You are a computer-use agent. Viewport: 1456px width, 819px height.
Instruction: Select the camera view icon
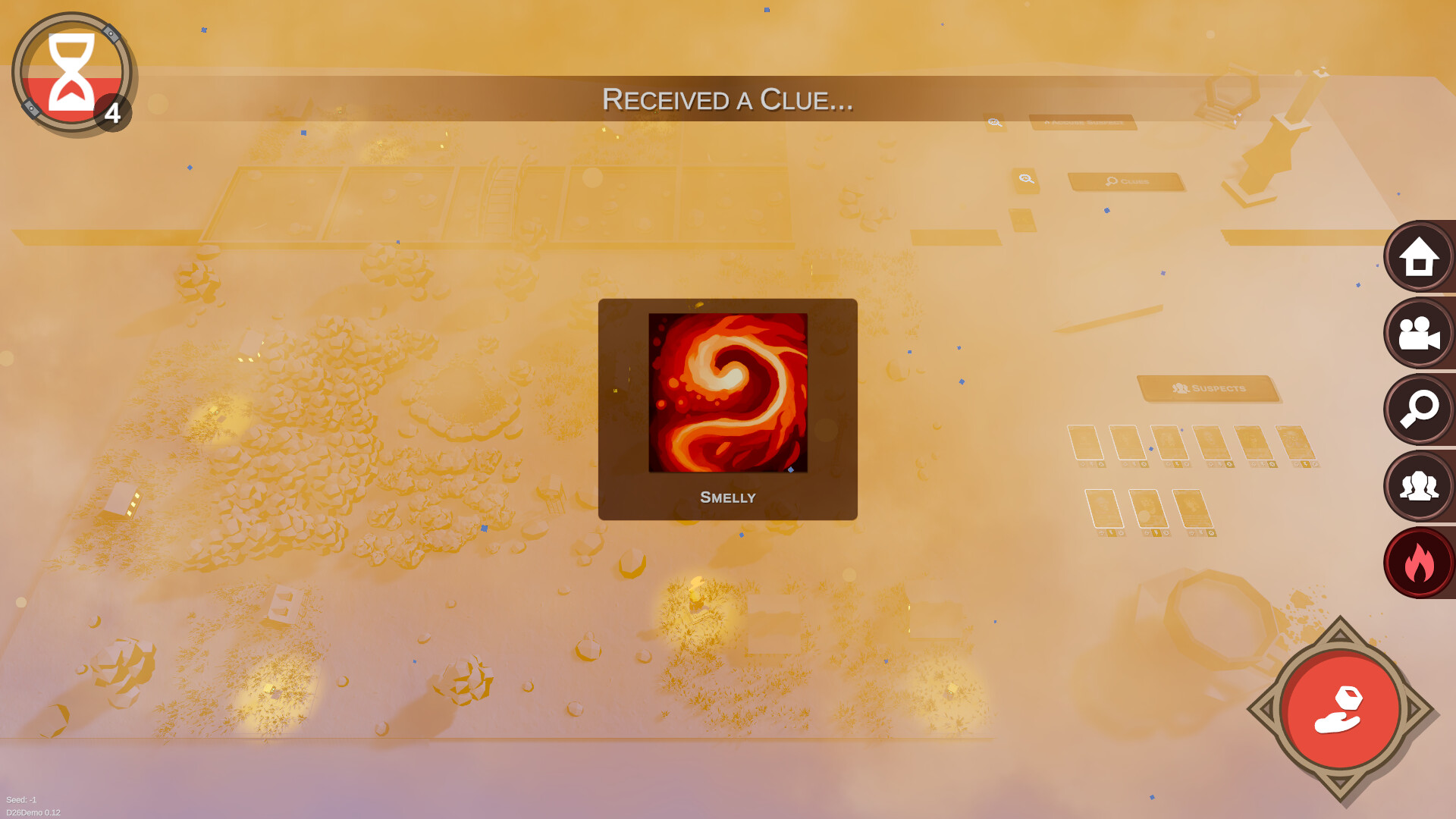point(1418,333)
